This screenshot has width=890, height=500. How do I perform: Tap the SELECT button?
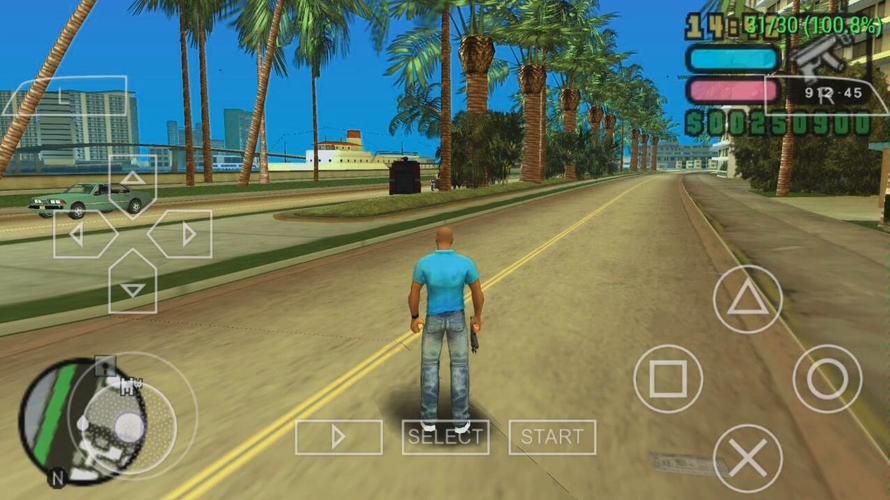click(445, 437)
